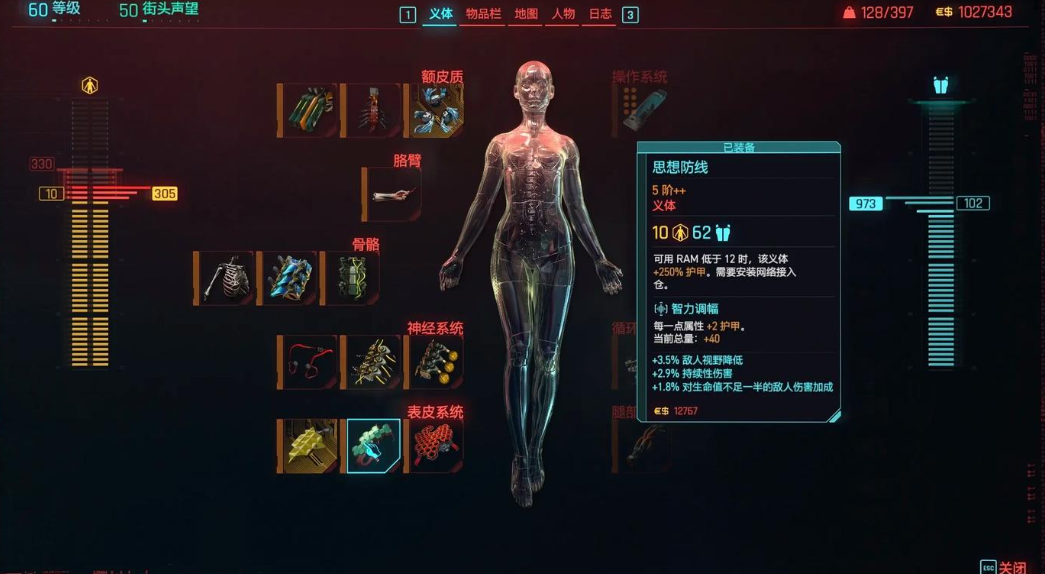Choose the blue spiked 骨骼 implant
Image resolution: width=1045 pixels, height=574 pixels.
(x=288, y=278)
